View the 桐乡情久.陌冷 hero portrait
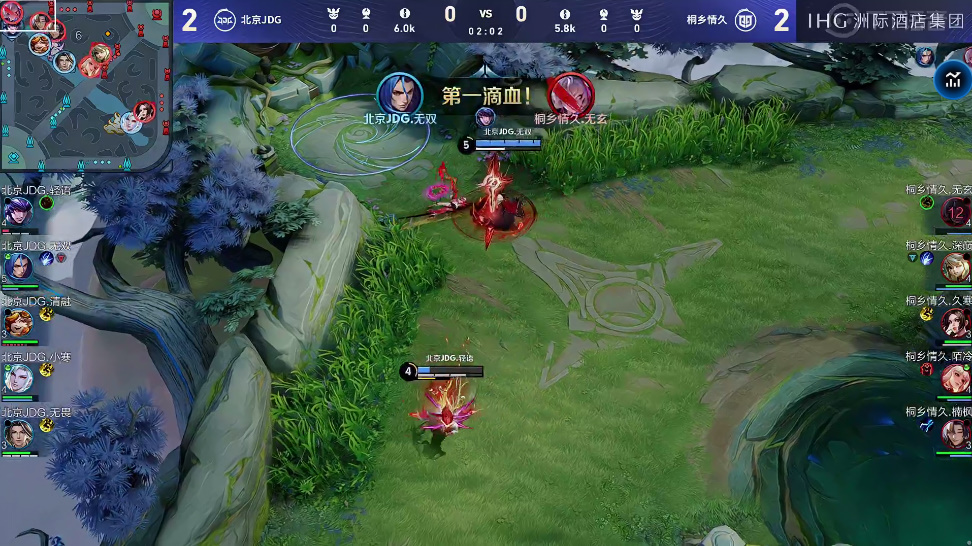Viewport: 972px width, 546px height. pyautogui.click(x=954, y=378)
